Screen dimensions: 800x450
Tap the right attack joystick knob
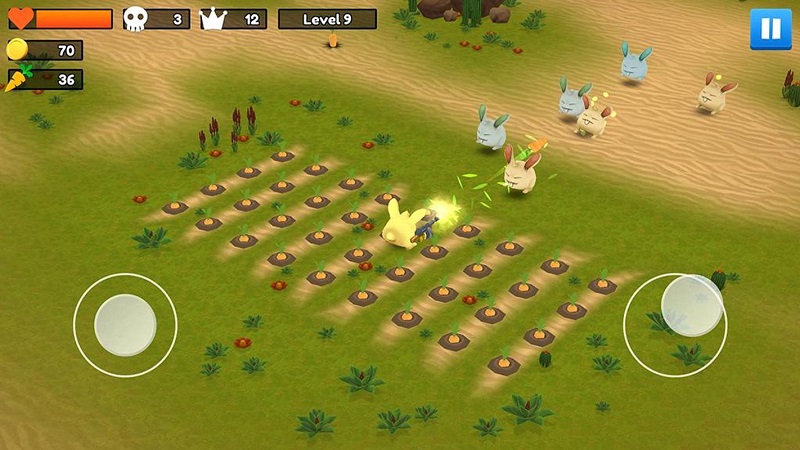tap(692, 305)
